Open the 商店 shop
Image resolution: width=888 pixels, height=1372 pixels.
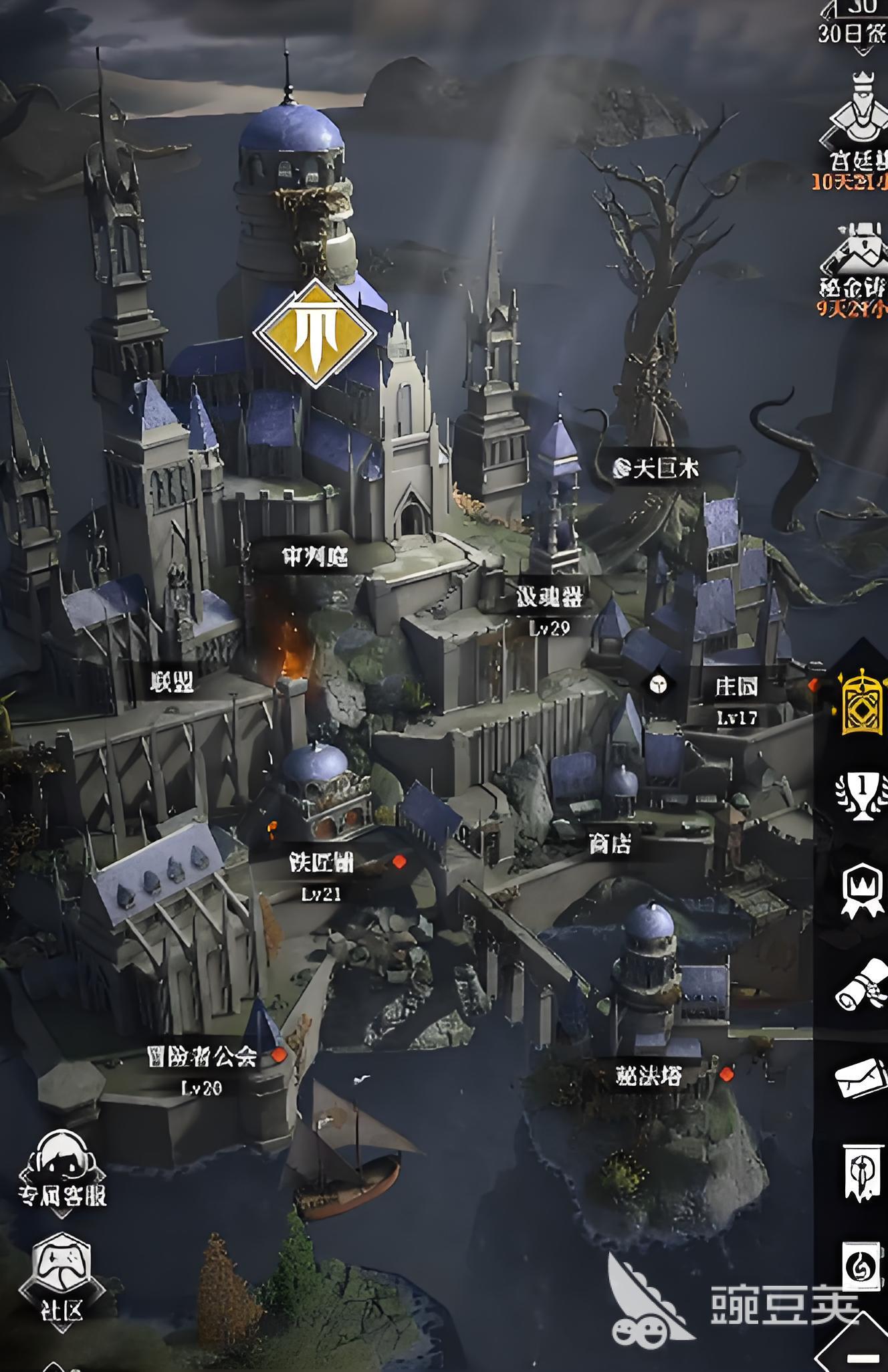pos(609,844)
